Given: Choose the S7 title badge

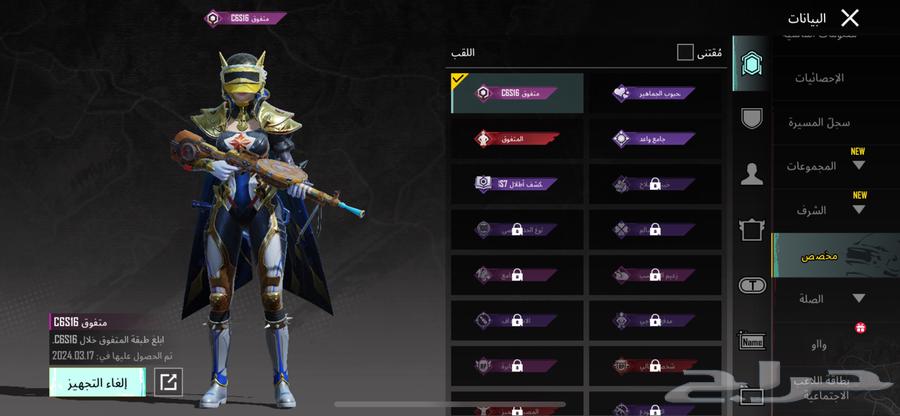Looking at the screenshot, I should pos(518,184).
